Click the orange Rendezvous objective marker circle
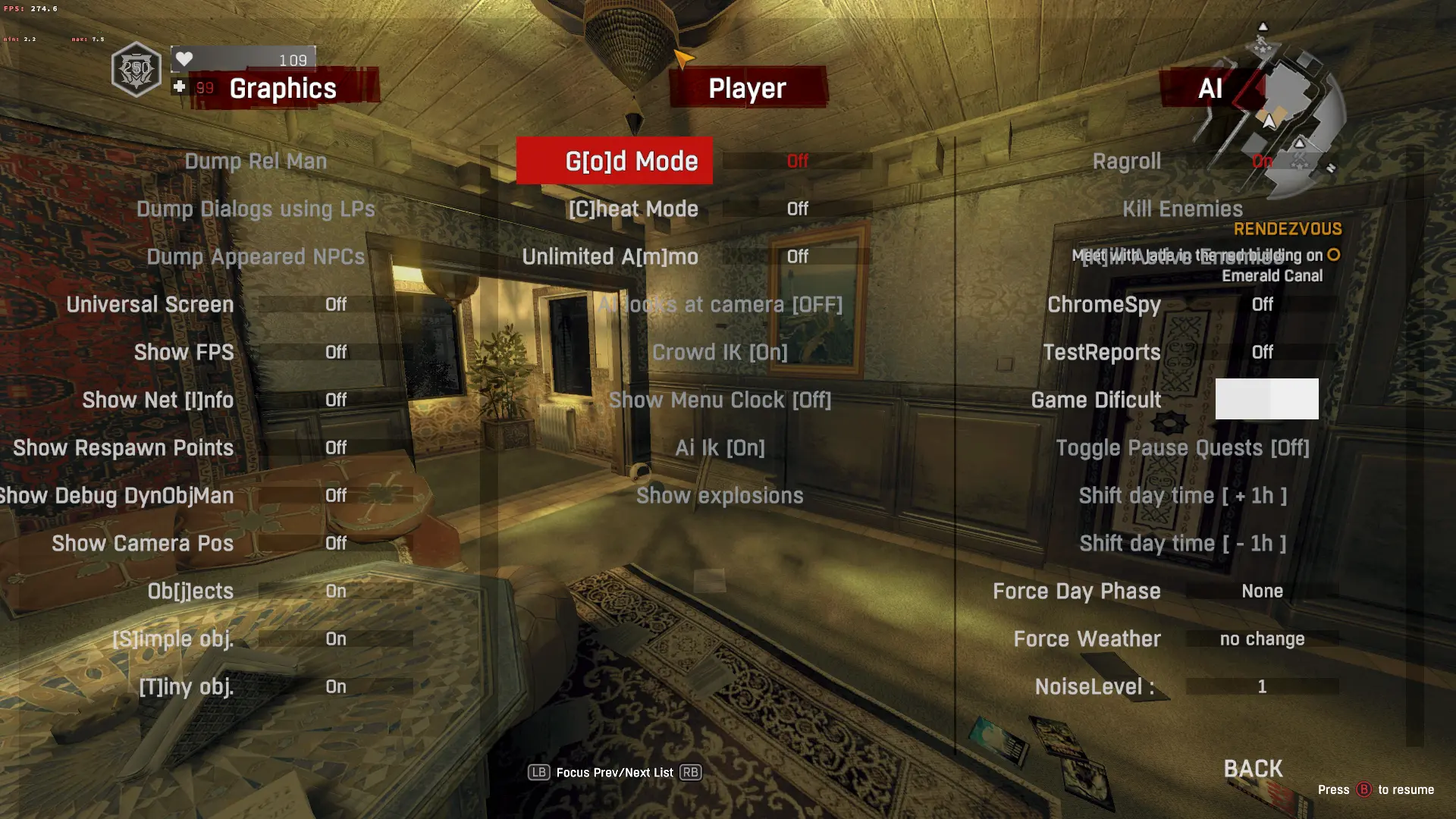Screen dimensions: 1456x819 (1332, 256)
